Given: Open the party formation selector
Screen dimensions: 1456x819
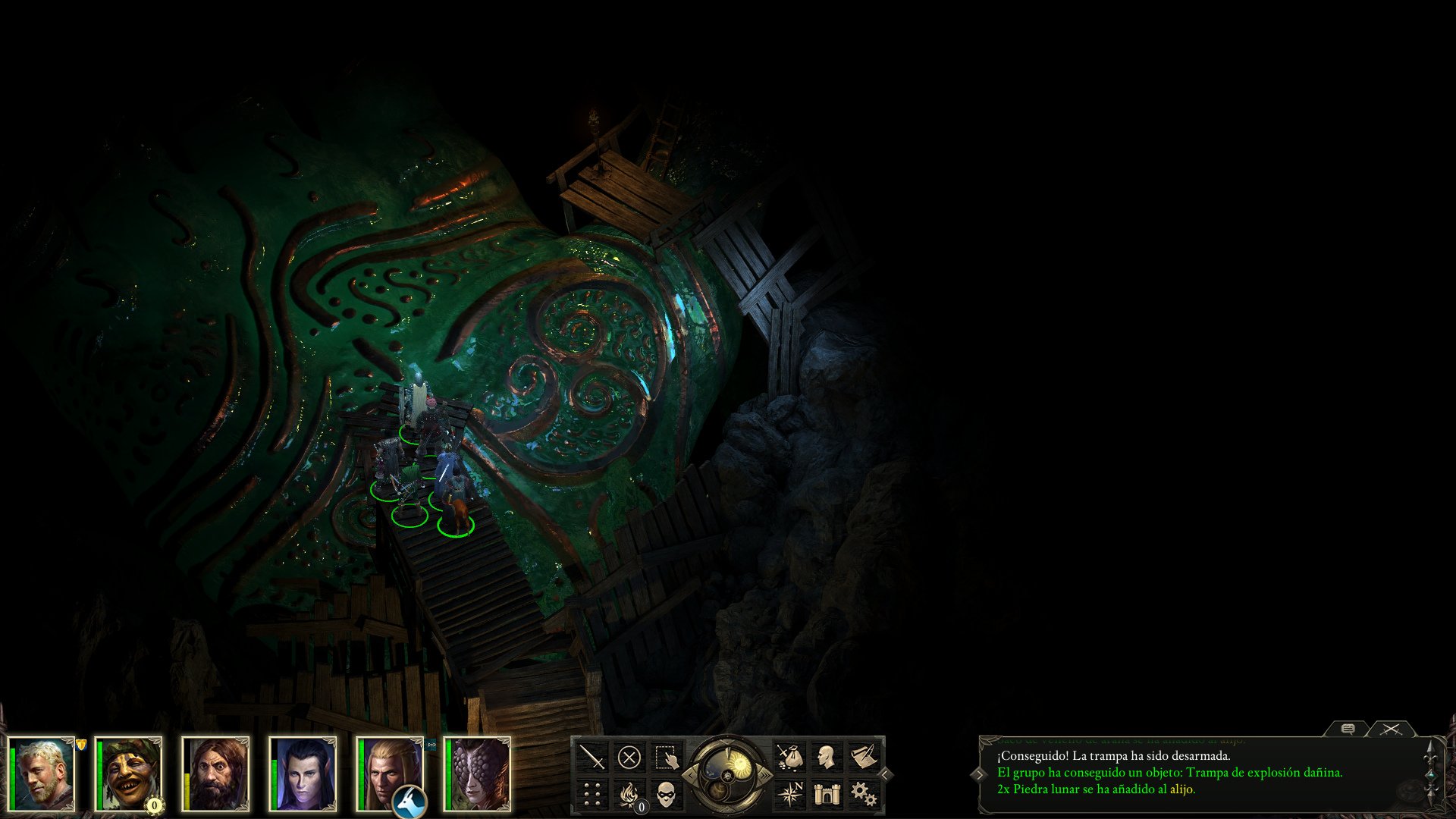Looking at the screenshot, I should [591, 792].
